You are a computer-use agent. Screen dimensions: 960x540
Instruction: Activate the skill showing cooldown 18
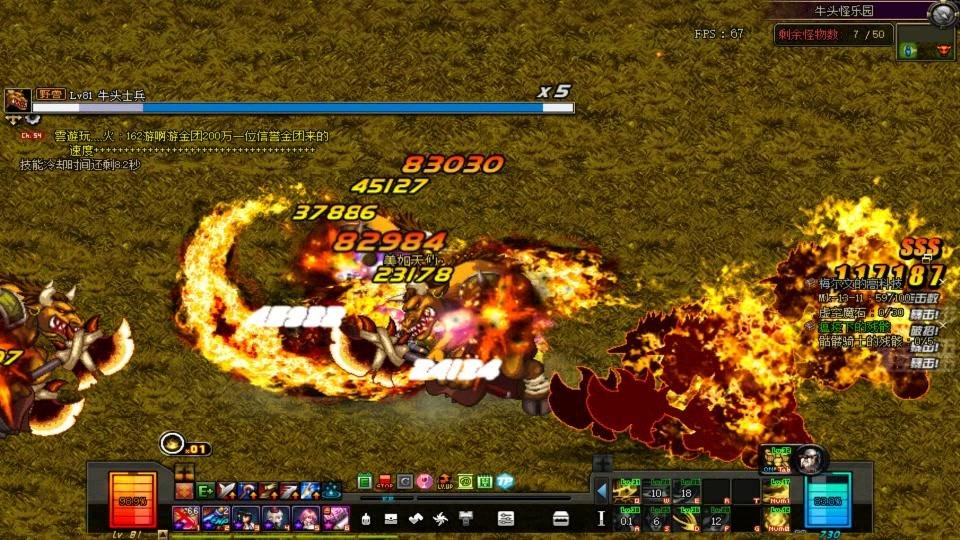click(x=686, y=491)
